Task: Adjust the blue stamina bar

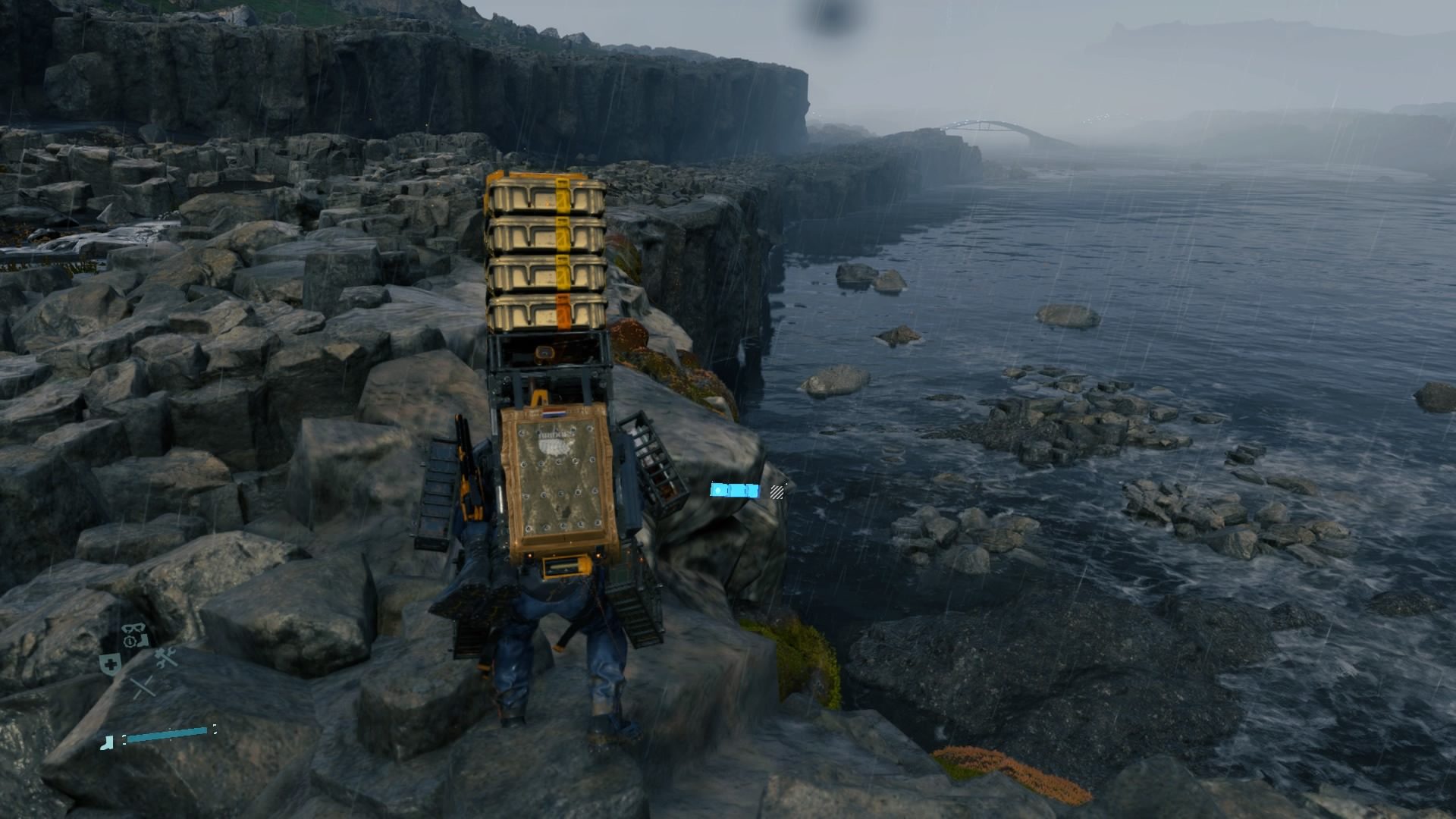Action: 165,735
